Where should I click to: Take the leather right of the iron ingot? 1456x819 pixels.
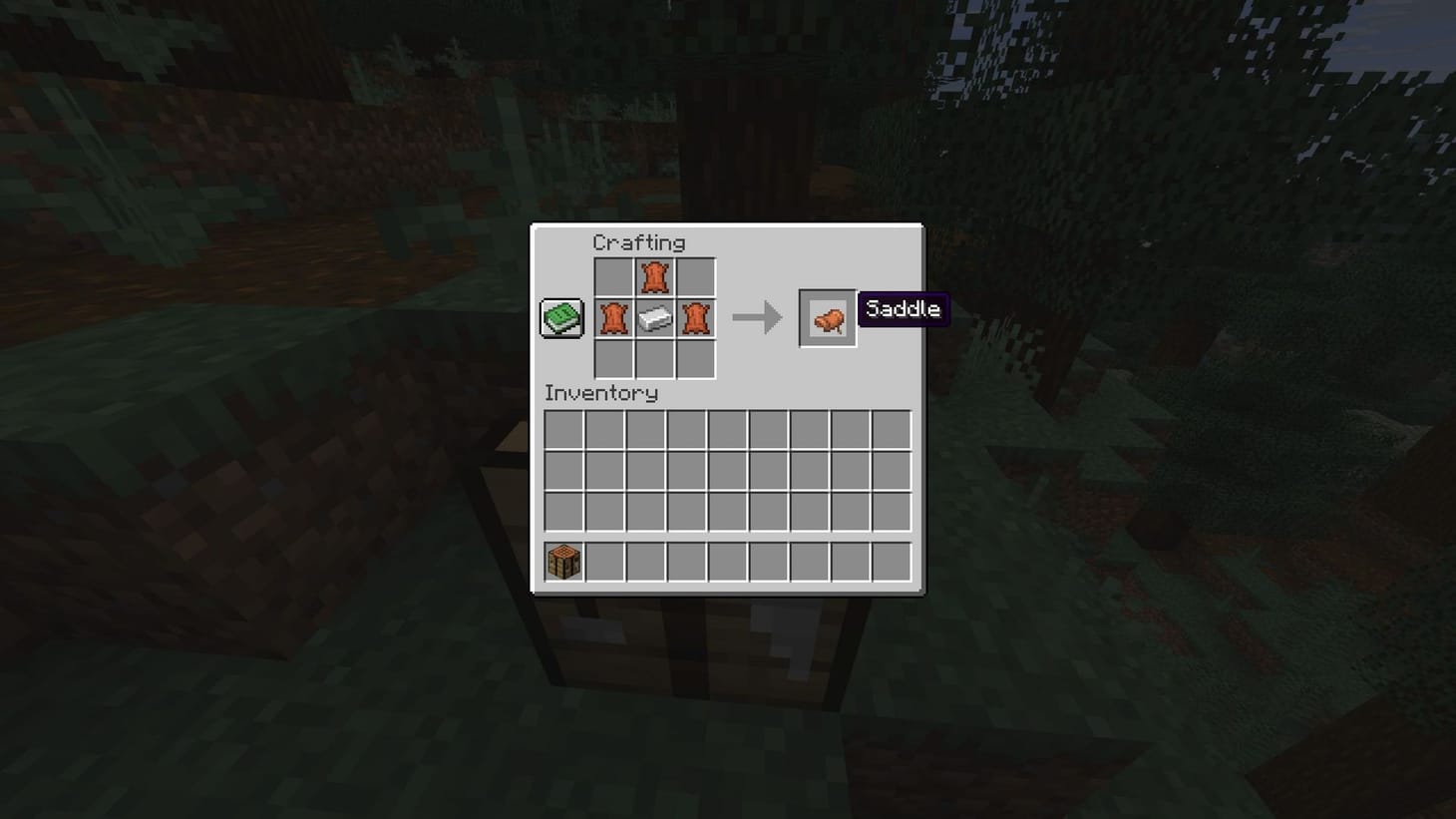[694, 318]
